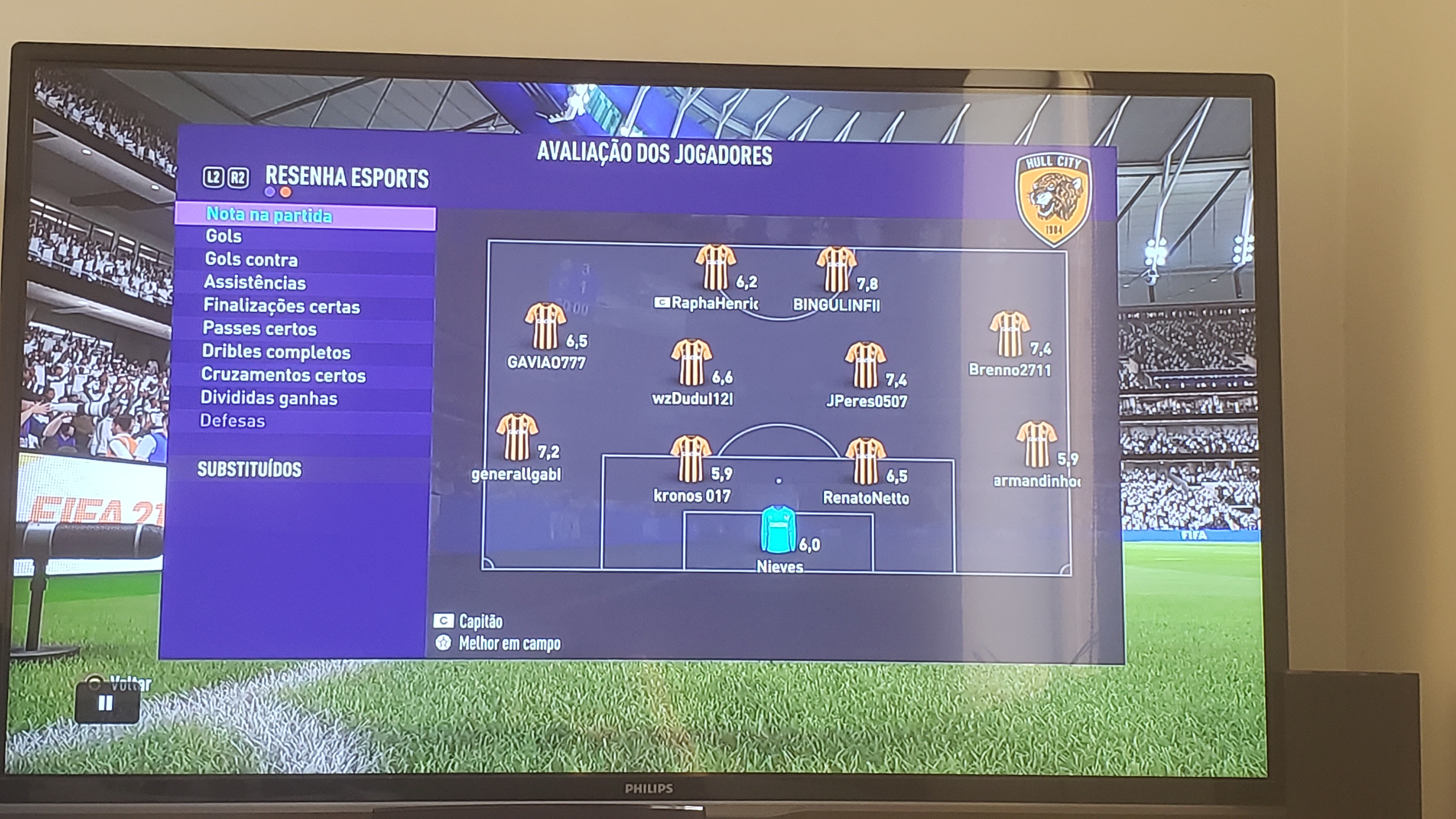
Task: Select Finalizações certas in the list
Action: pyautogui.click(x=282, y=307)
